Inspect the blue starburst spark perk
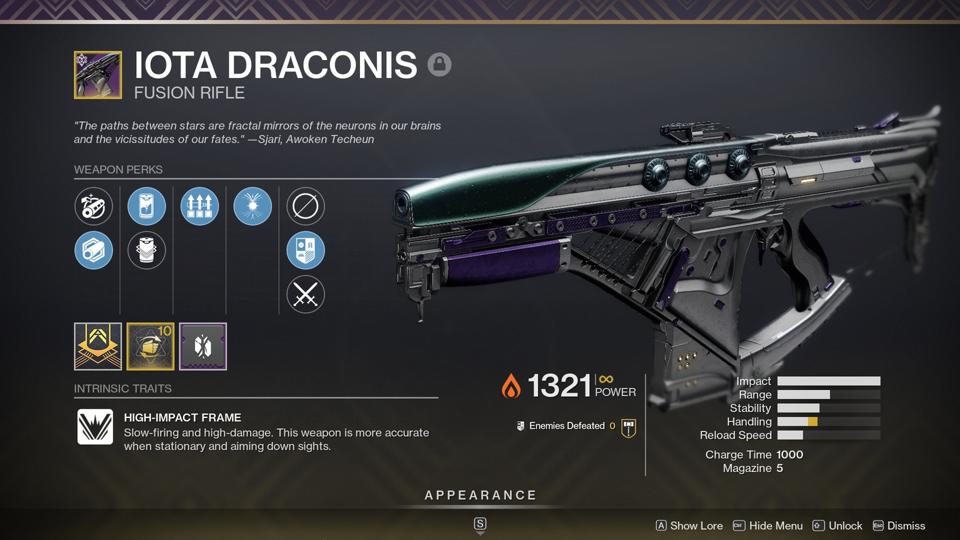Screen dimensions: 960x540 tap(252, 207)
